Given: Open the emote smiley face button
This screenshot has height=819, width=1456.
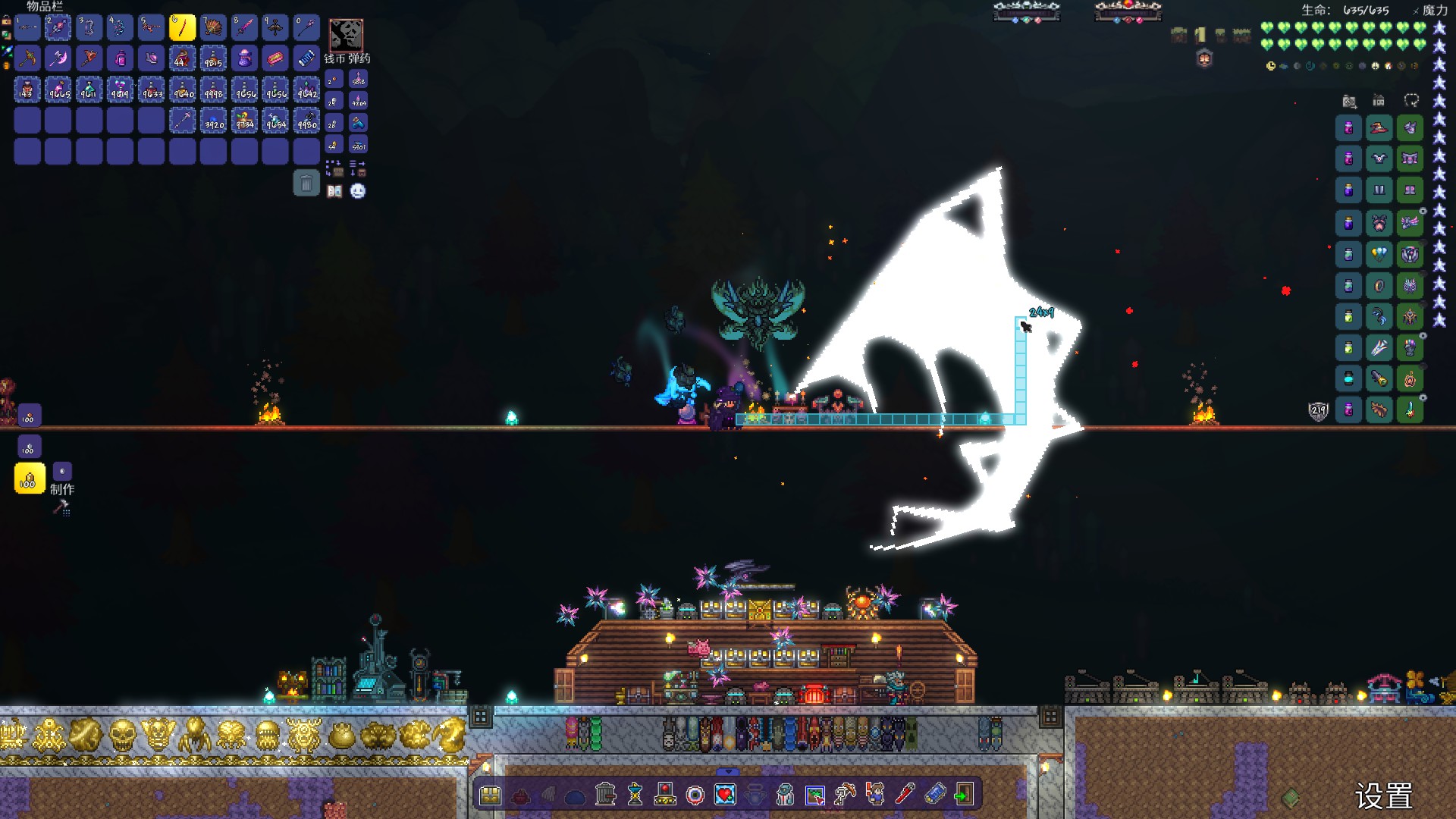Looking at the screenshot, I should (358, 191).
